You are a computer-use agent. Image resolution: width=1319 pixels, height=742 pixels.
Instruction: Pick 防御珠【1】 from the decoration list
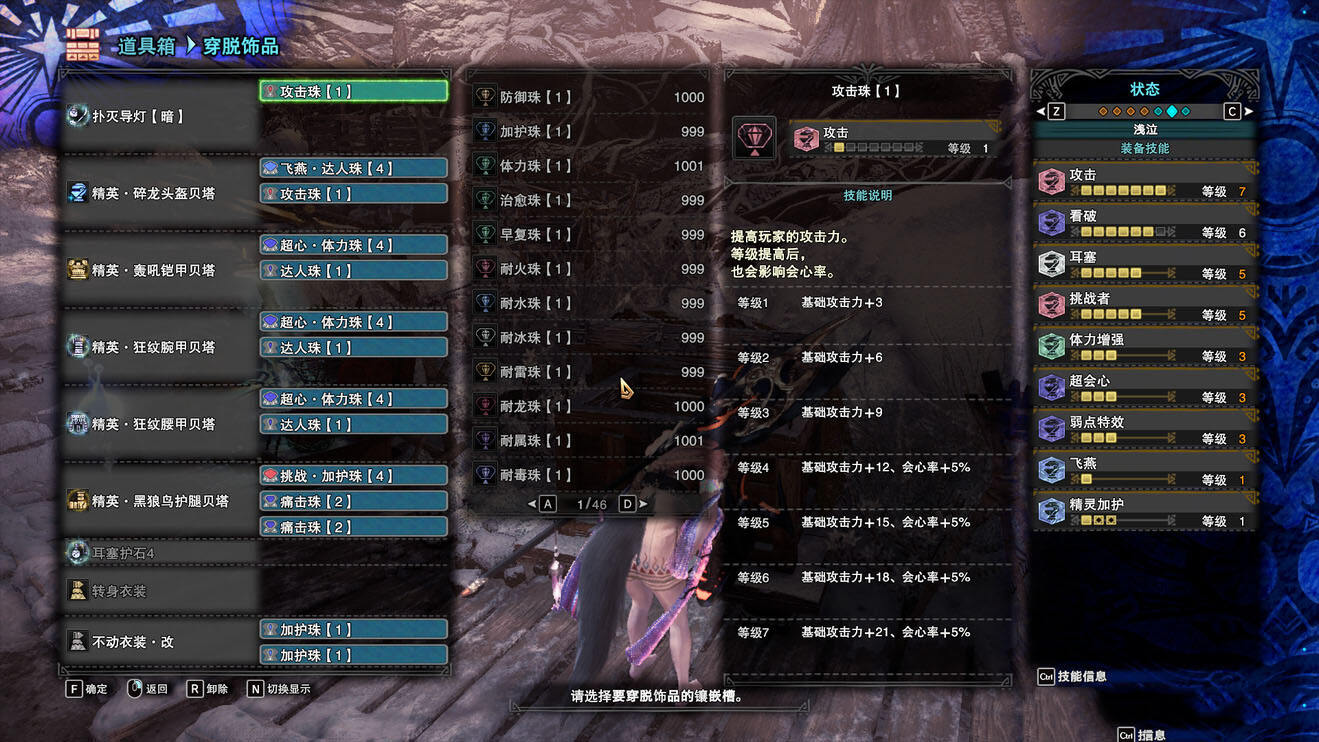pos(590,97)
